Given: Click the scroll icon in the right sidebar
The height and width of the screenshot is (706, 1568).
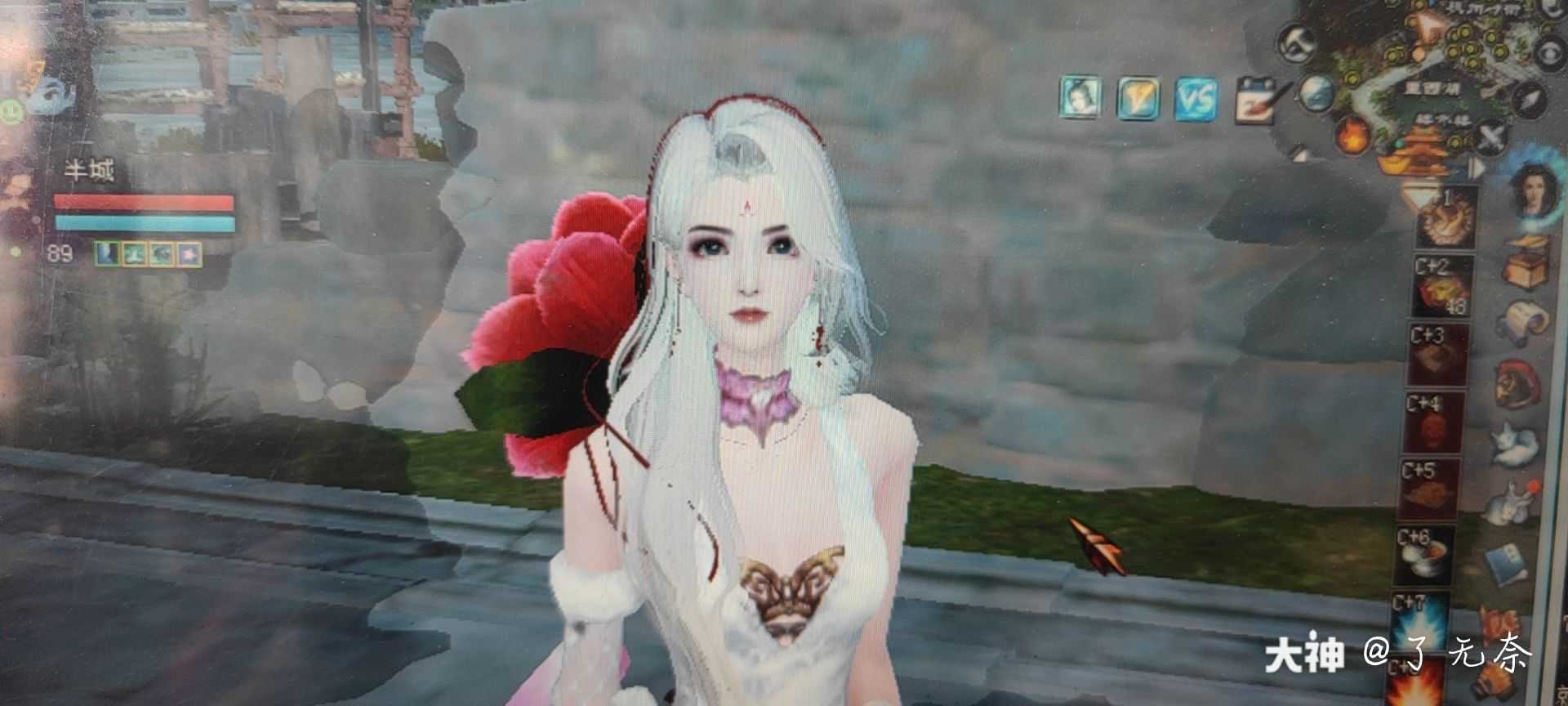Looking at the screenshot, I should point(1526,320).
